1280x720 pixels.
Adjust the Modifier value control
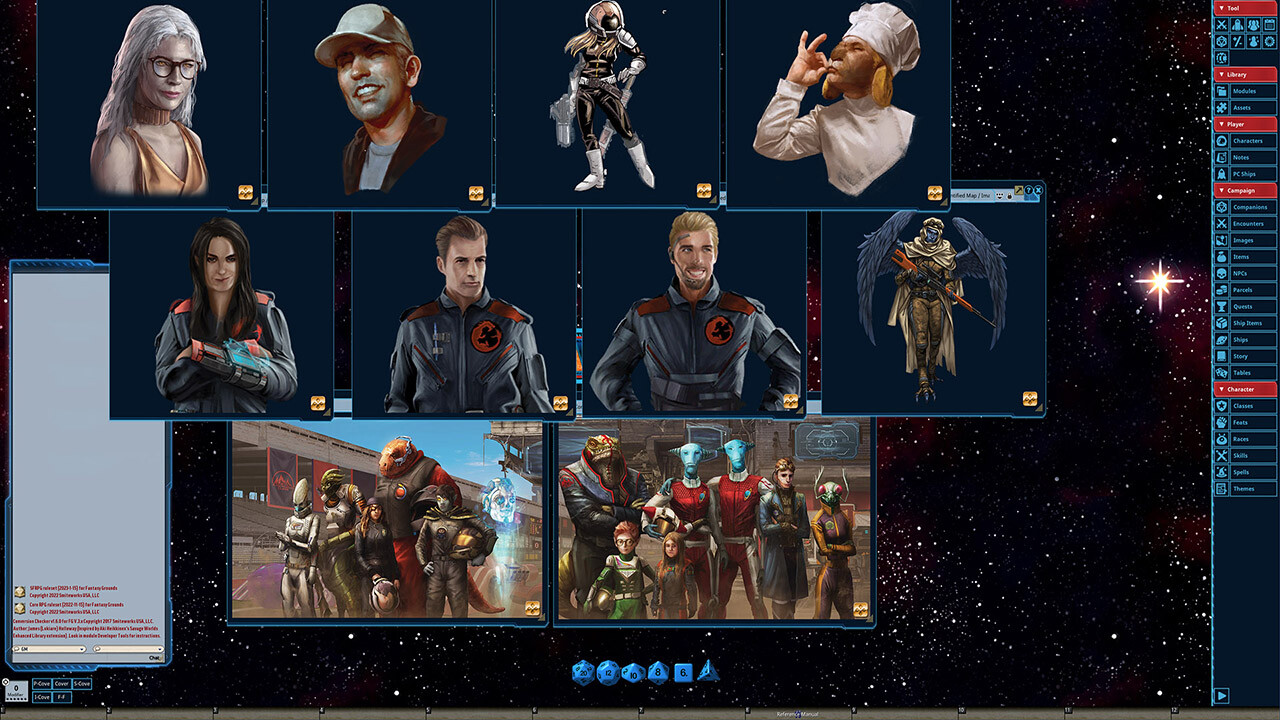click(x=16, y=686)
